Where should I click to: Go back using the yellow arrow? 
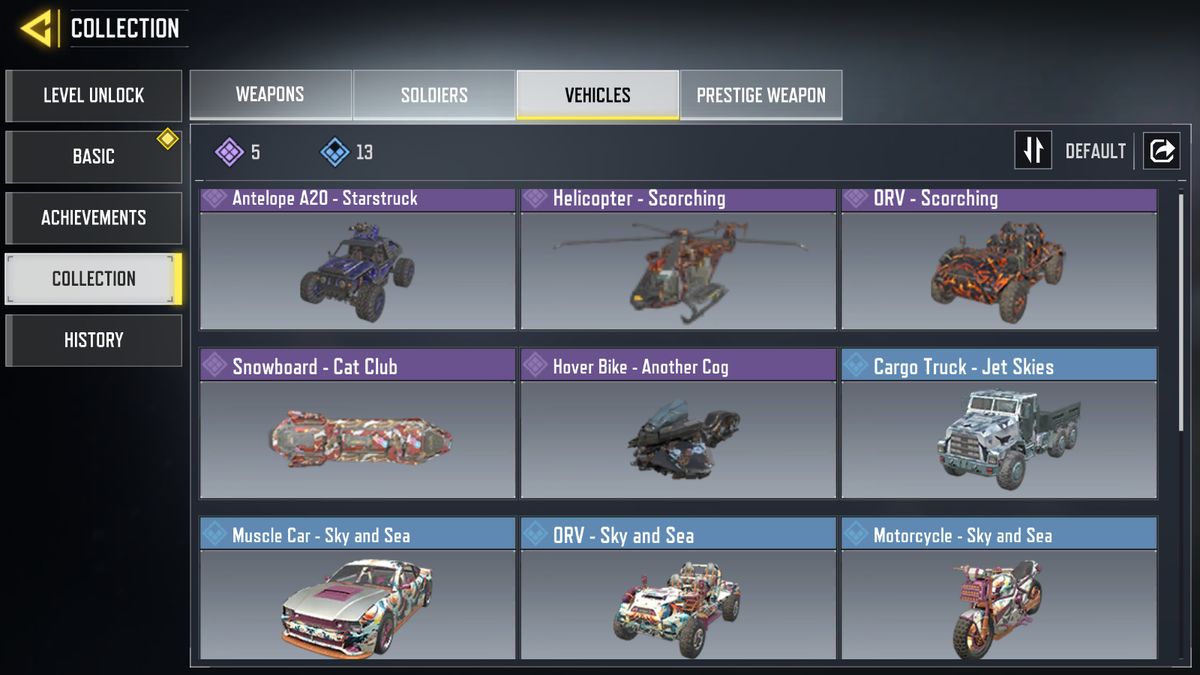[x=37, y=28]
